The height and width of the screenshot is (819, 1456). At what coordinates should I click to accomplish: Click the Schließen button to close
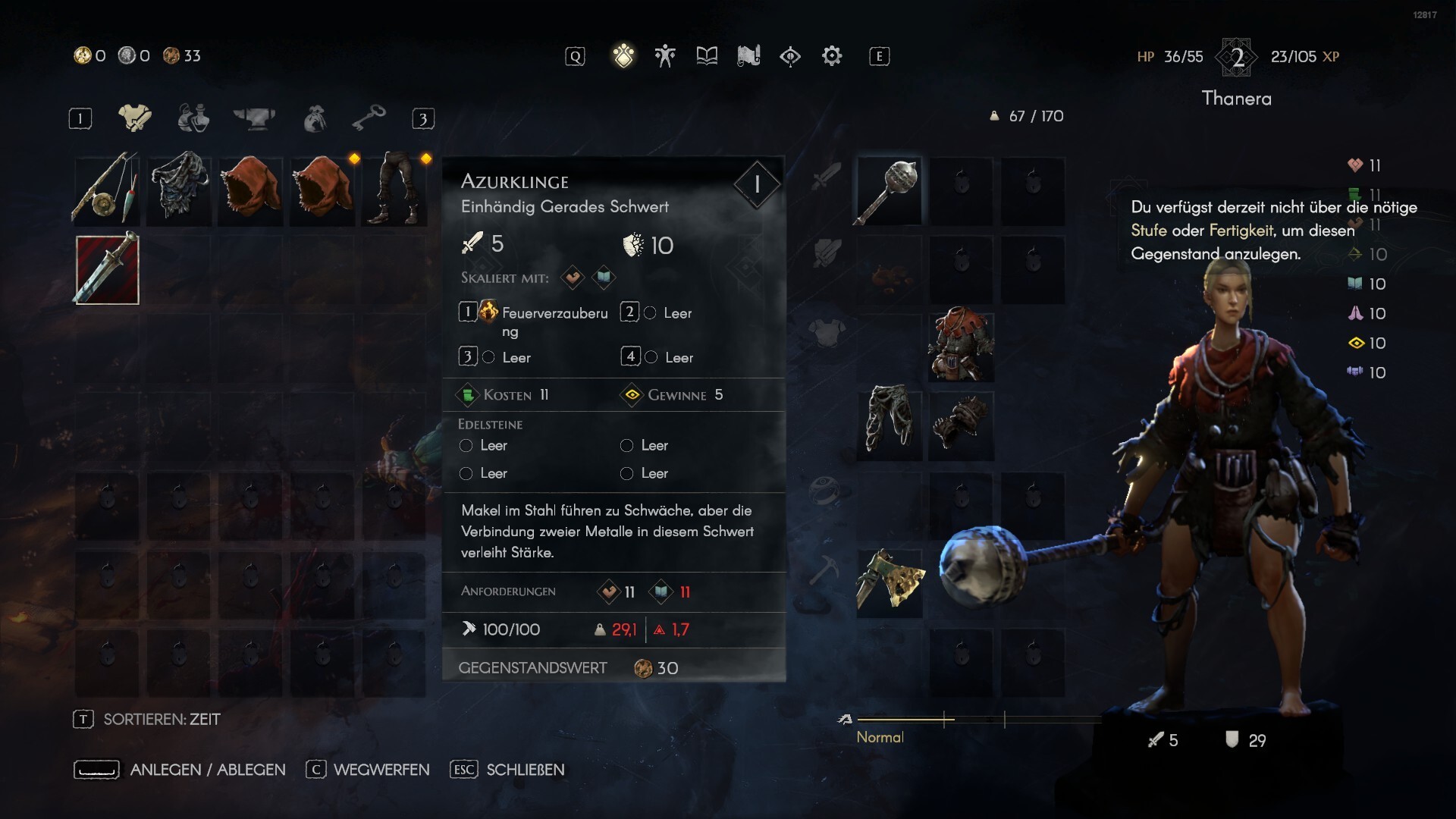pyautogui.click(x=525, y=770)
